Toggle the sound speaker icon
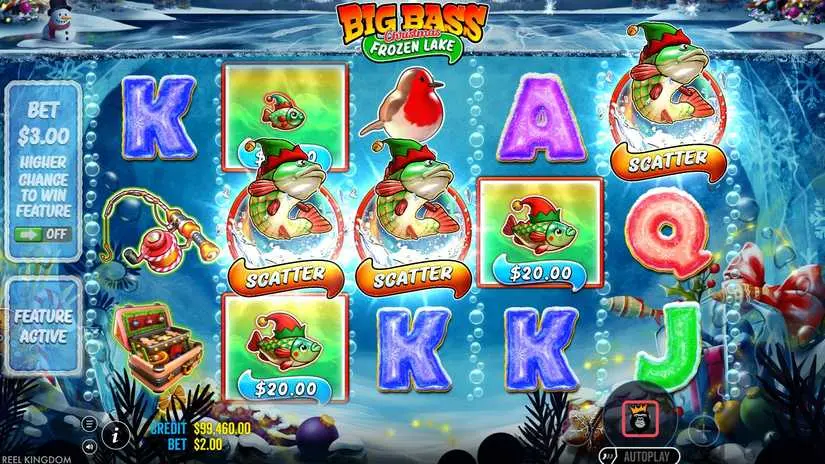825x464 pixels. click(89, 445)
